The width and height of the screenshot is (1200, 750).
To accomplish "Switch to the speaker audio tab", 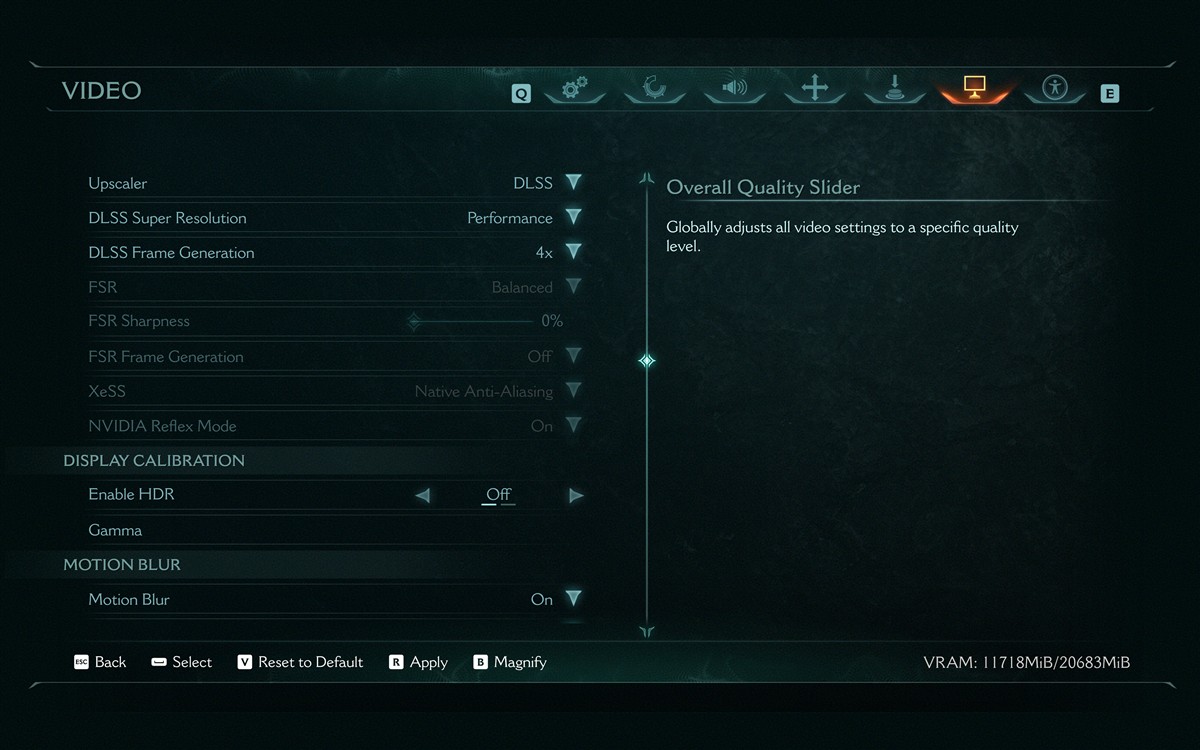I will [735, 88].
